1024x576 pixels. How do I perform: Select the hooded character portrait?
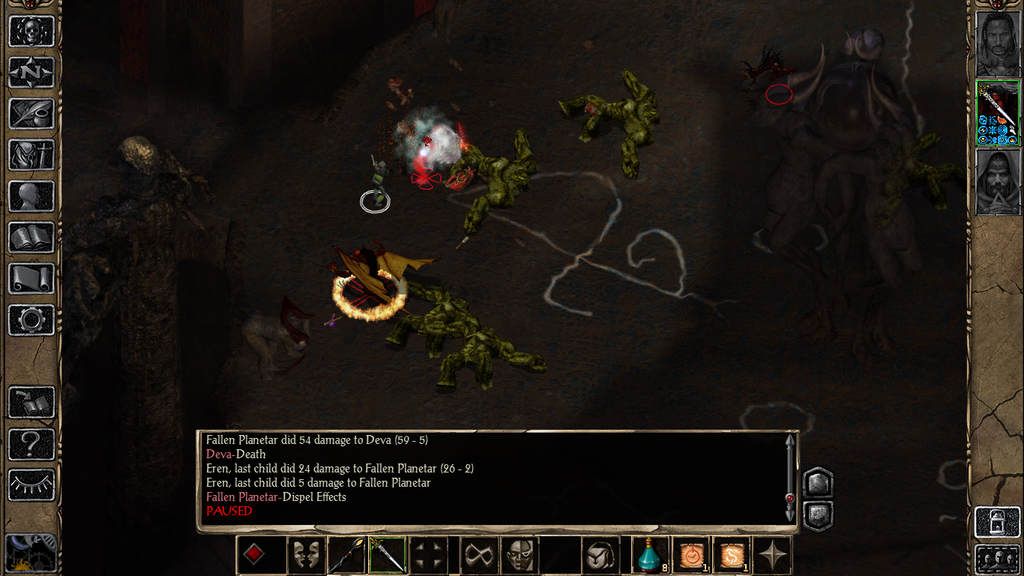[x=997, y=181]
